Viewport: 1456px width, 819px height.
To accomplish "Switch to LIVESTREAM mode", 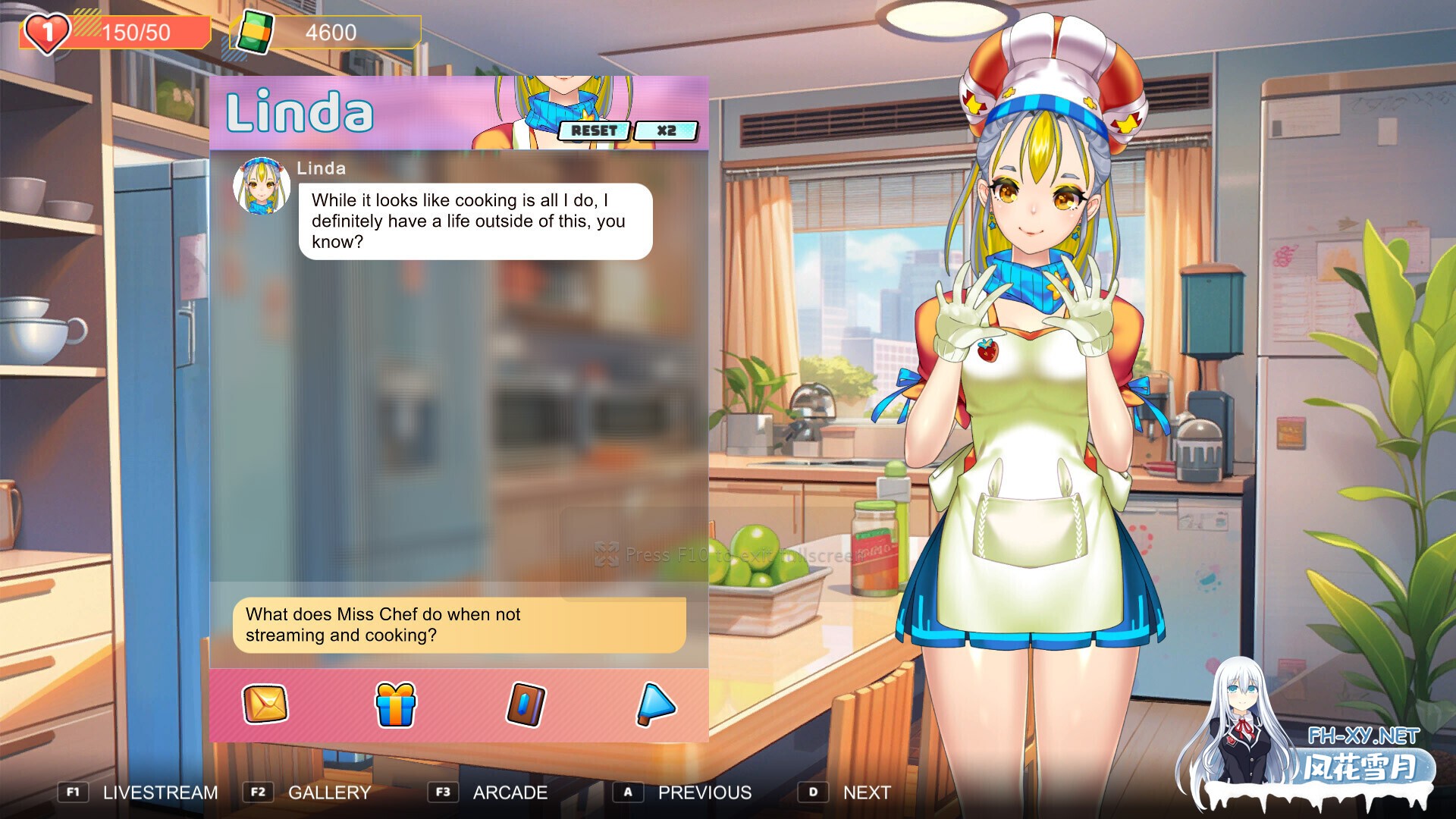I will point(160,792).
